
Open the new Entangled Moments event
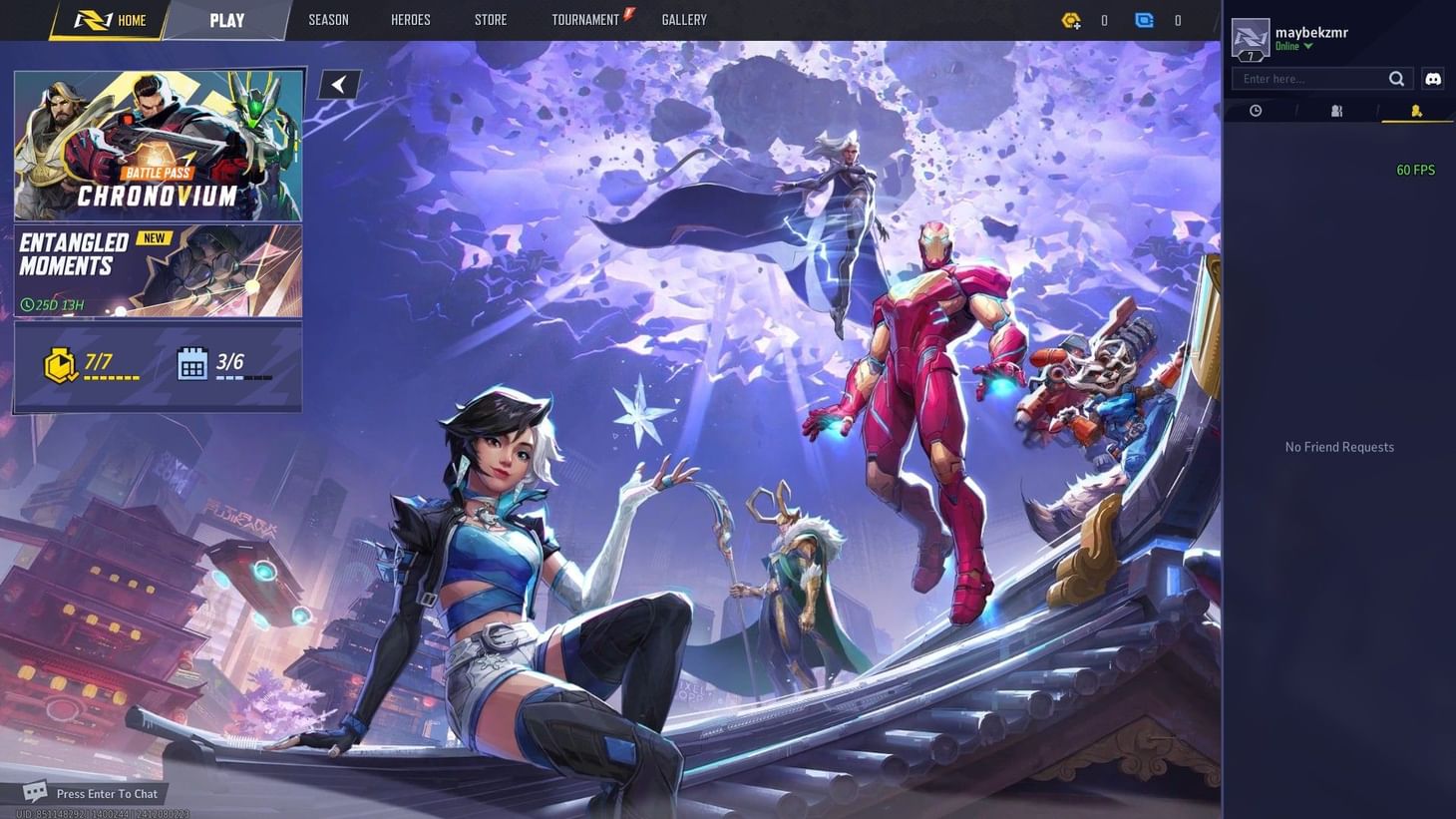(x=160, y=269)
